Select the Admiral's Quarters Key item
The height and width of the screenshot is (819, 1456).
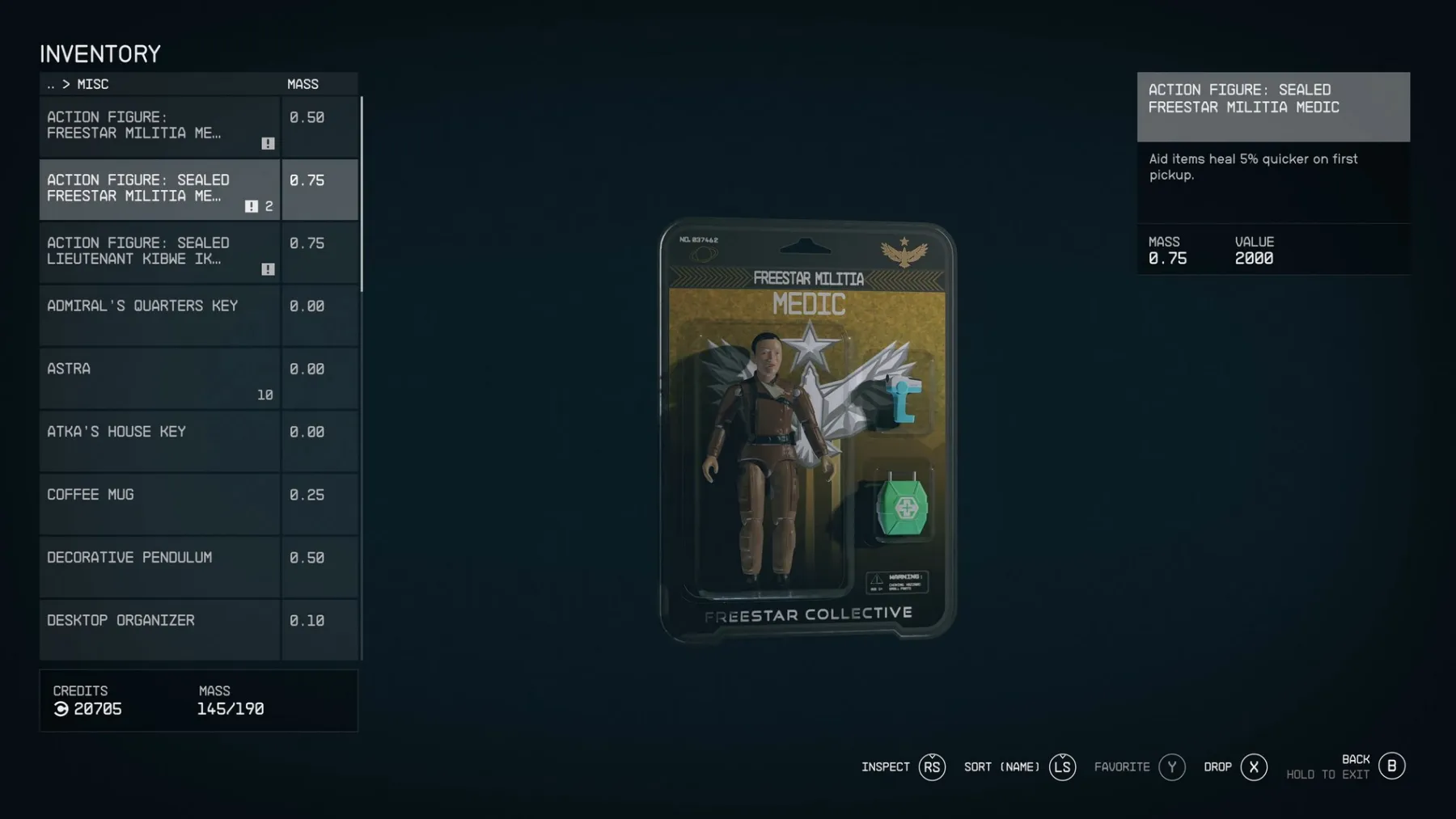[159, 315]
